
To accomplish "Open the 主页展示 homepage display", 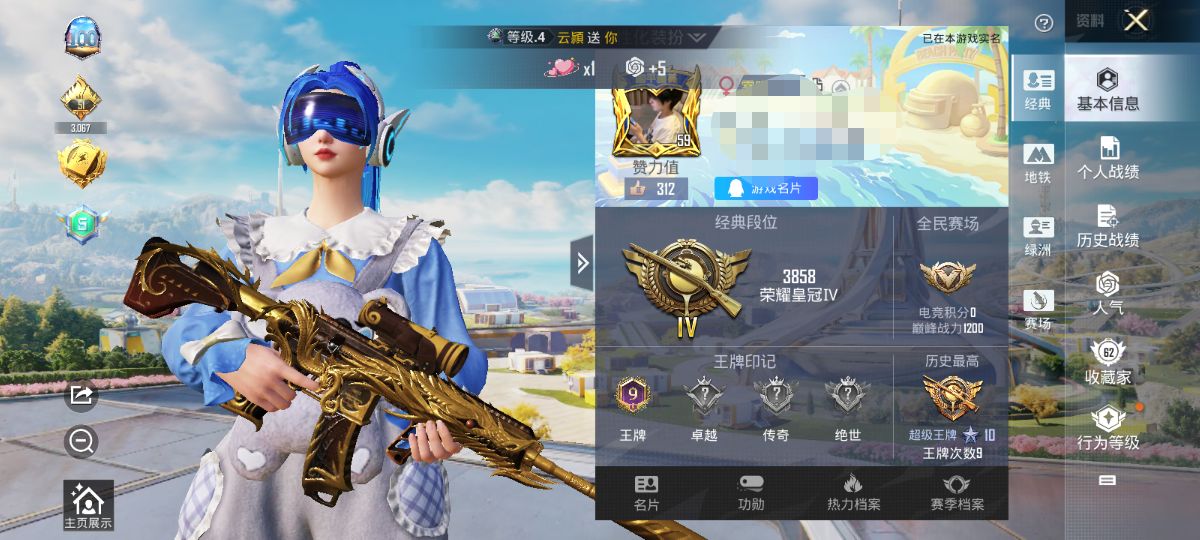I will (x=88, y=505).
